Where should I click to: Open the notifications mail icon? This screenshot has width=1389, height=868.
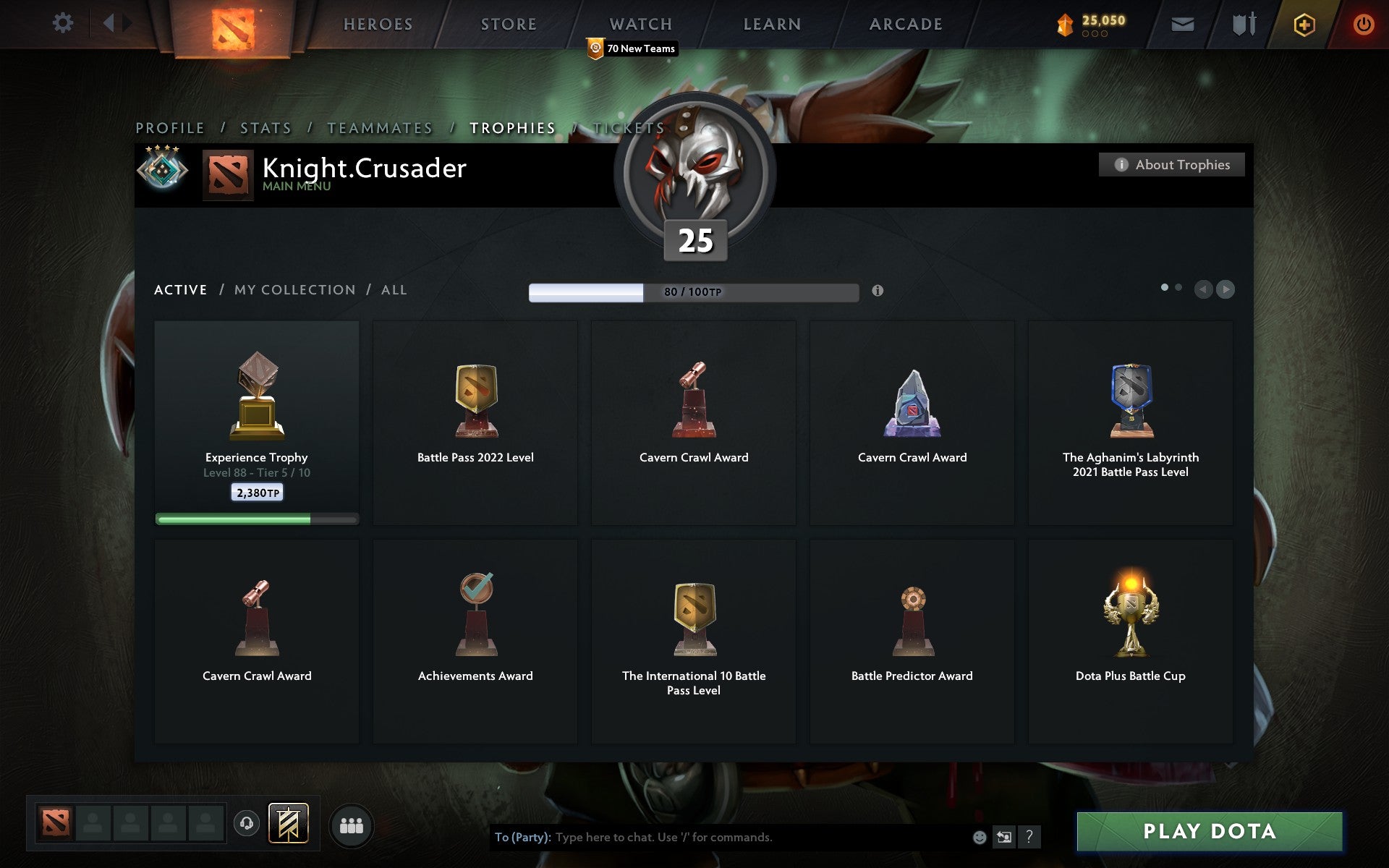click(x=1182, y=22)
